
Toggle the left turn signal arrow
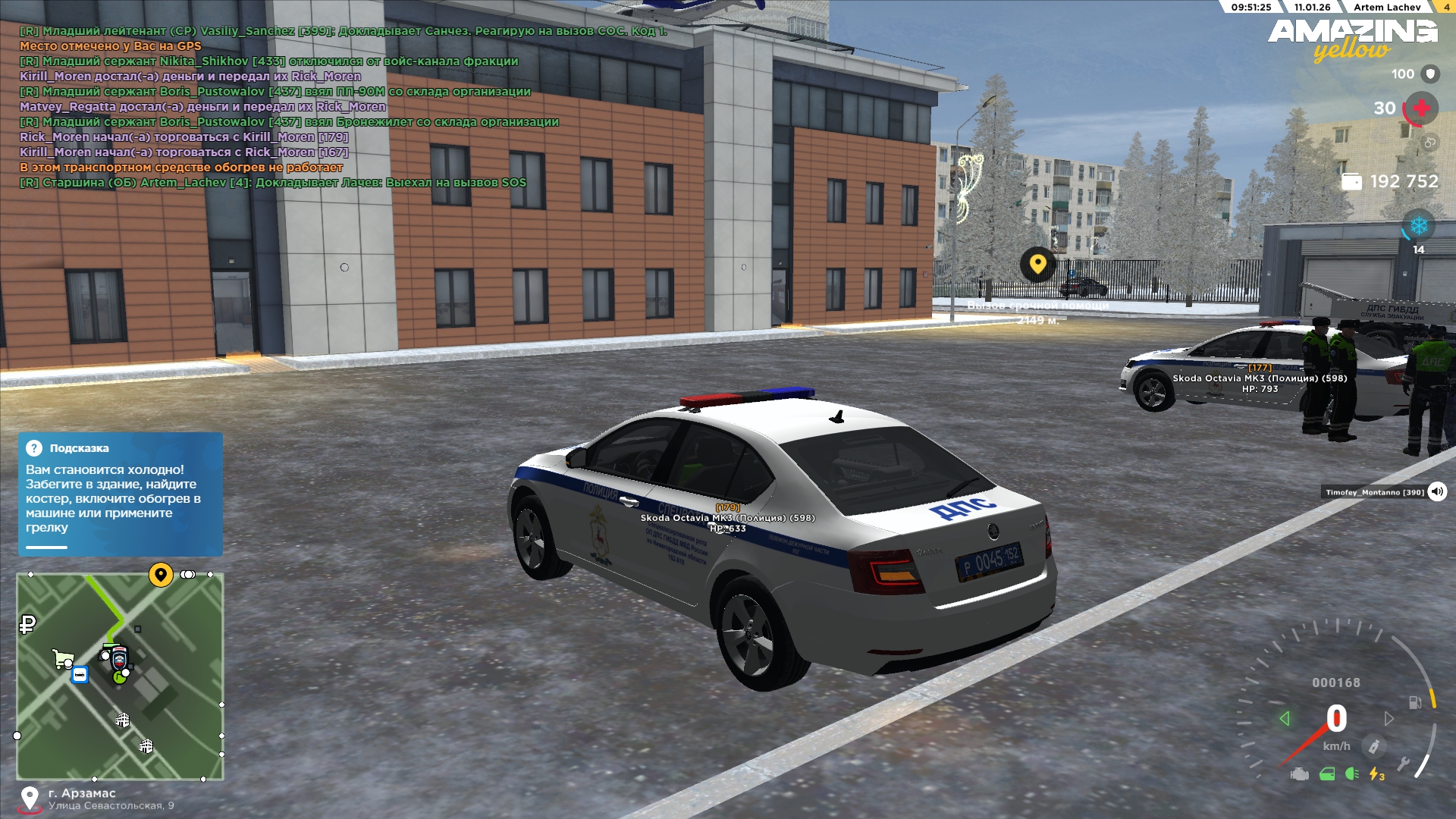click(x=1284, y=718)
